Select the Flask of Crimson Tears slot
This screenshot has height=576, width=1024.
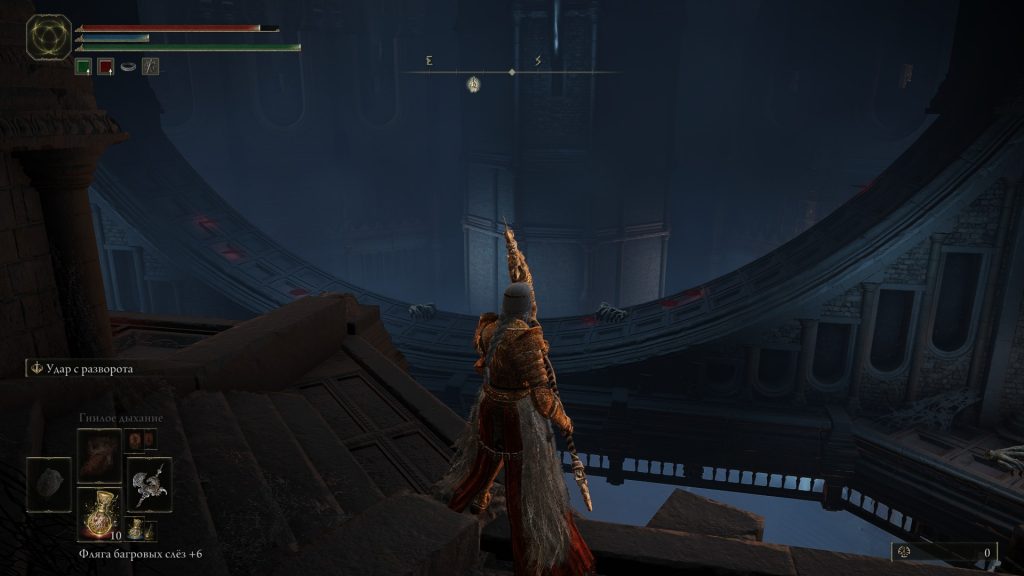click(x=99, y=513)
